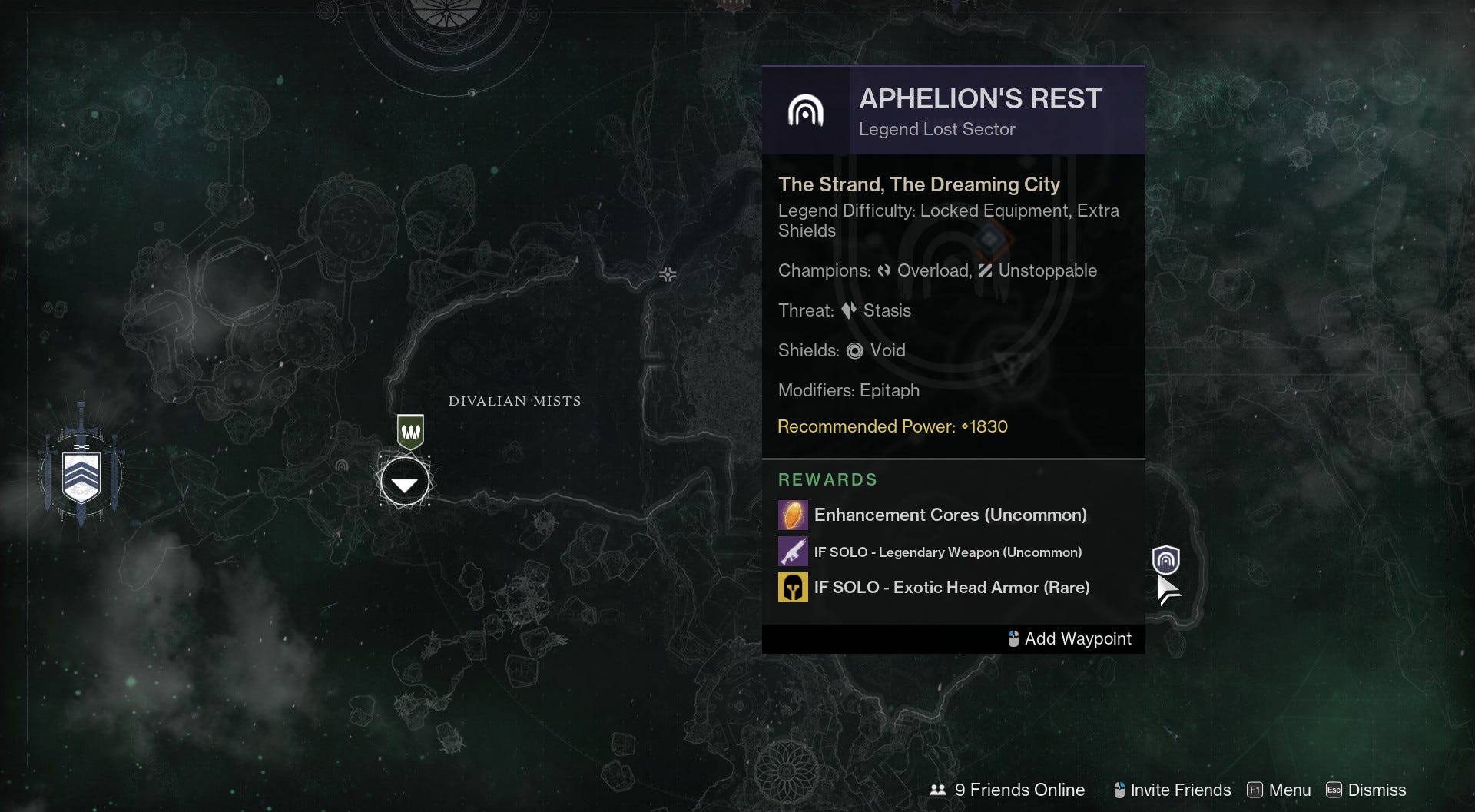Click Dismiss in the bottom bar
Viewport: 1475px width, 812px height.
[x=1367, y=790]
